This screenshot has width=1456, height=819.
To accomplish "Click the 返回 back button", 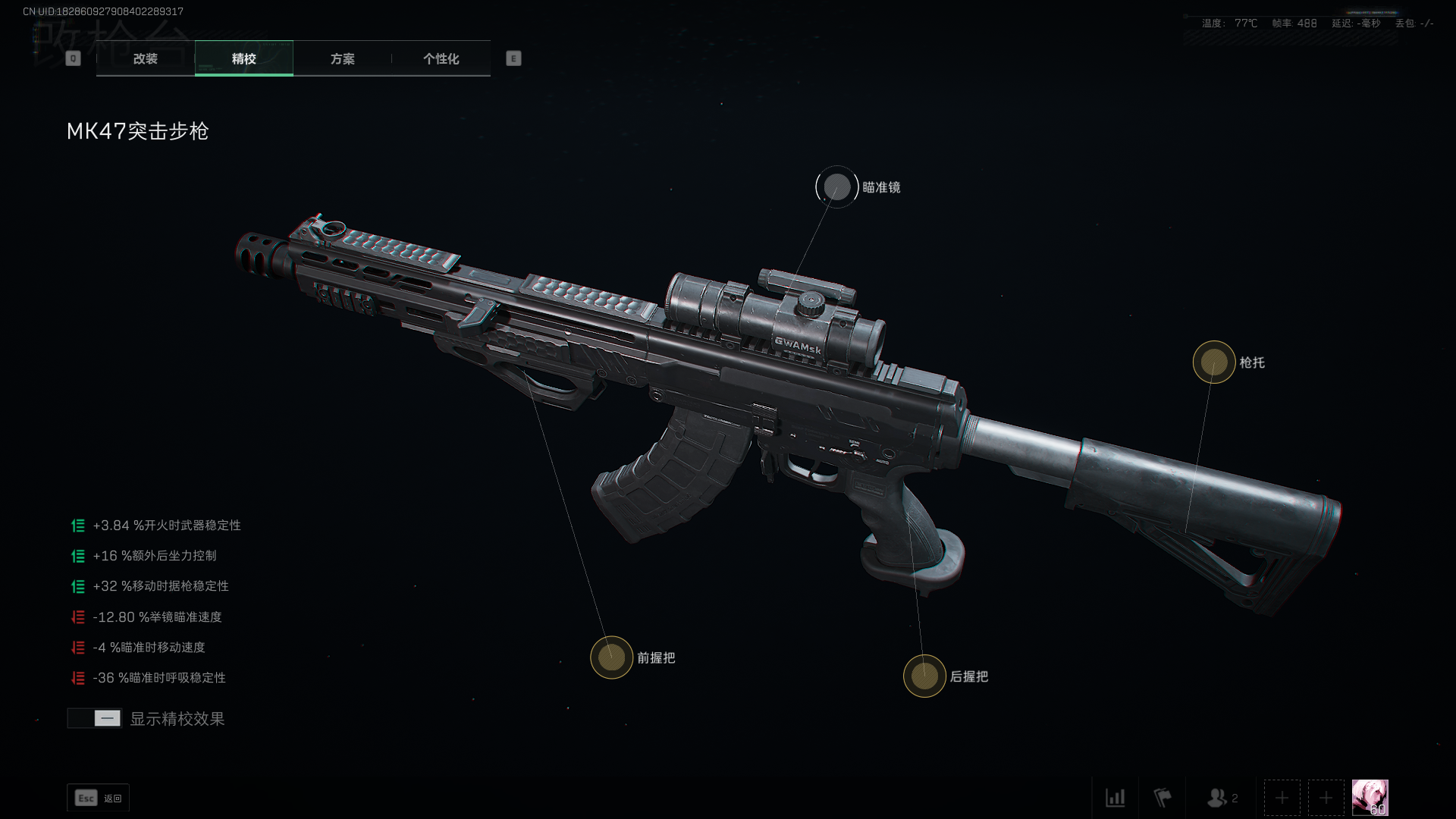I will click(x=99, y=798).
